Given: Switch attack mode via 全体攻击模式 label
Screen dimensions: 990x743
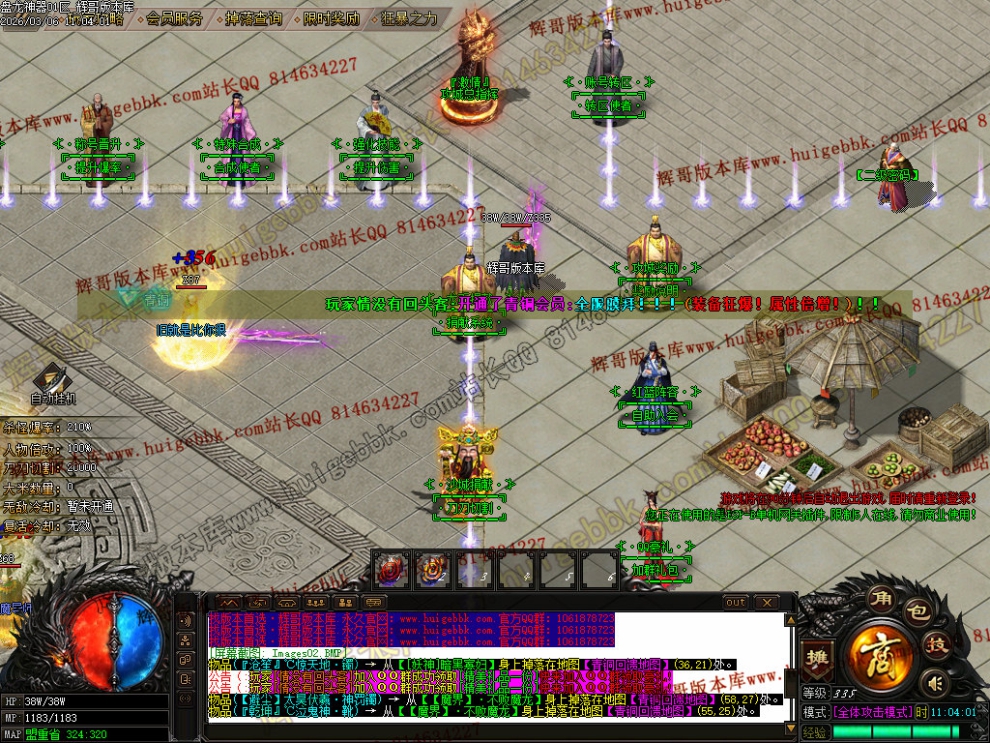Looking at the screenshot, I should coord(873,712).
